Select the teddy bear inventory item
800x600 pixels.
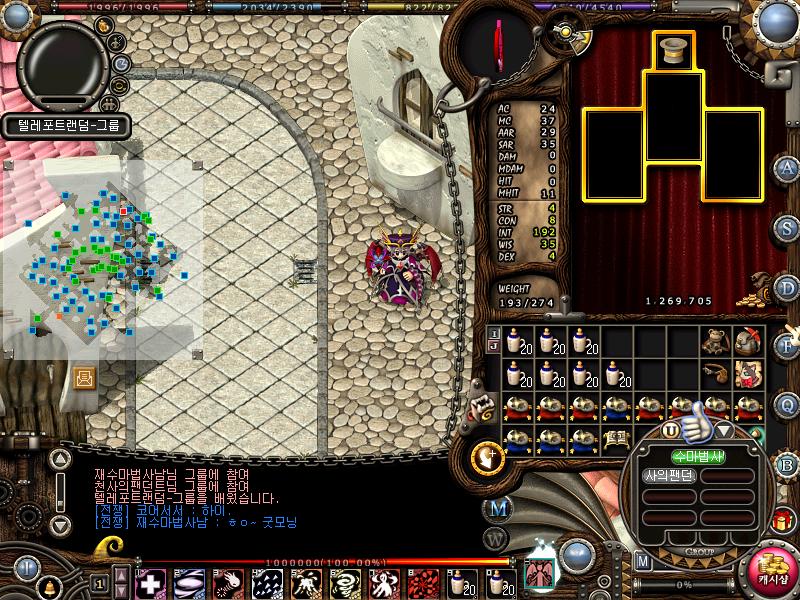tap(714, 341)
